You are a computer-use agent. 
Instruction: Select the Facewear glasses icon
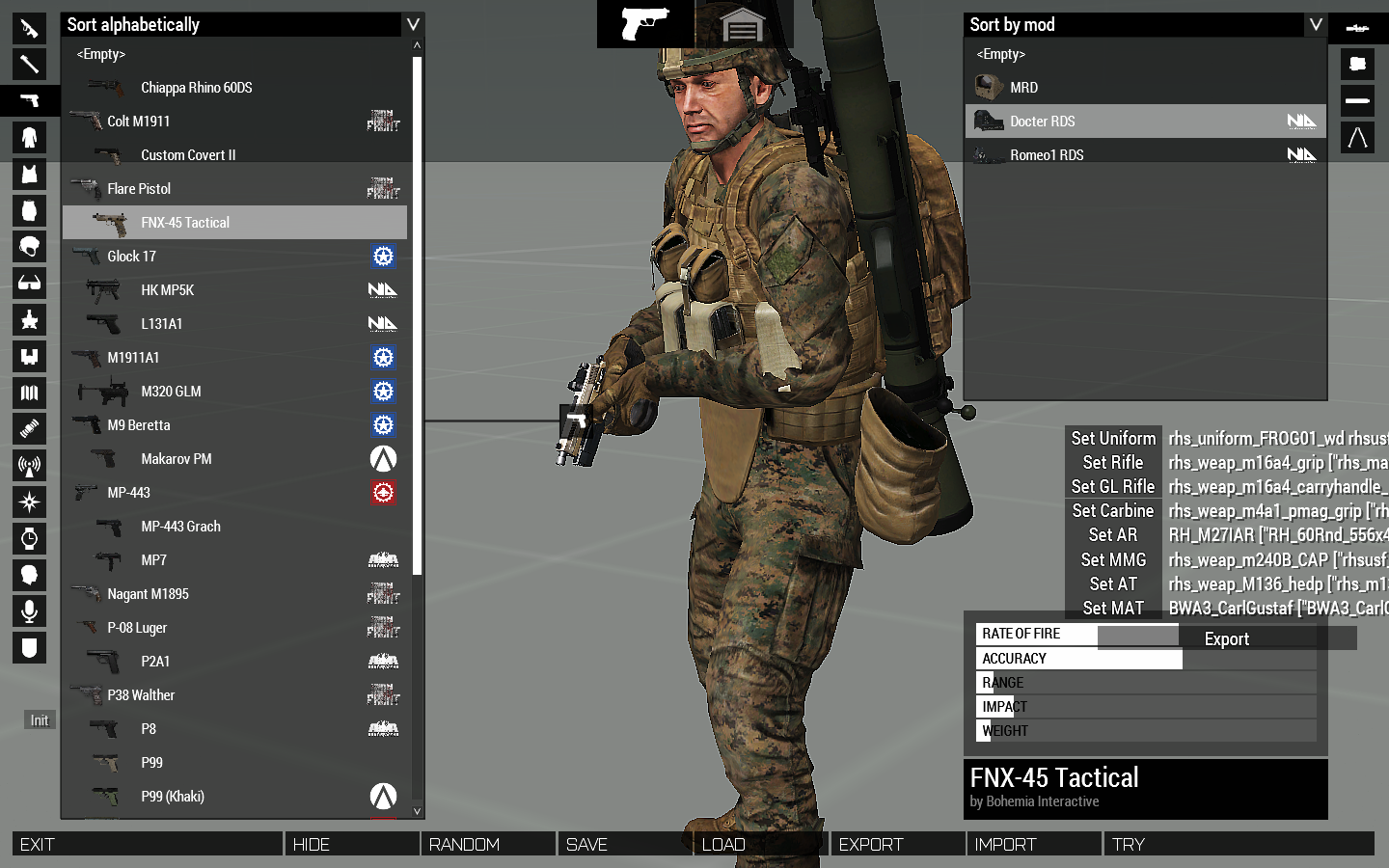[29, 283]
